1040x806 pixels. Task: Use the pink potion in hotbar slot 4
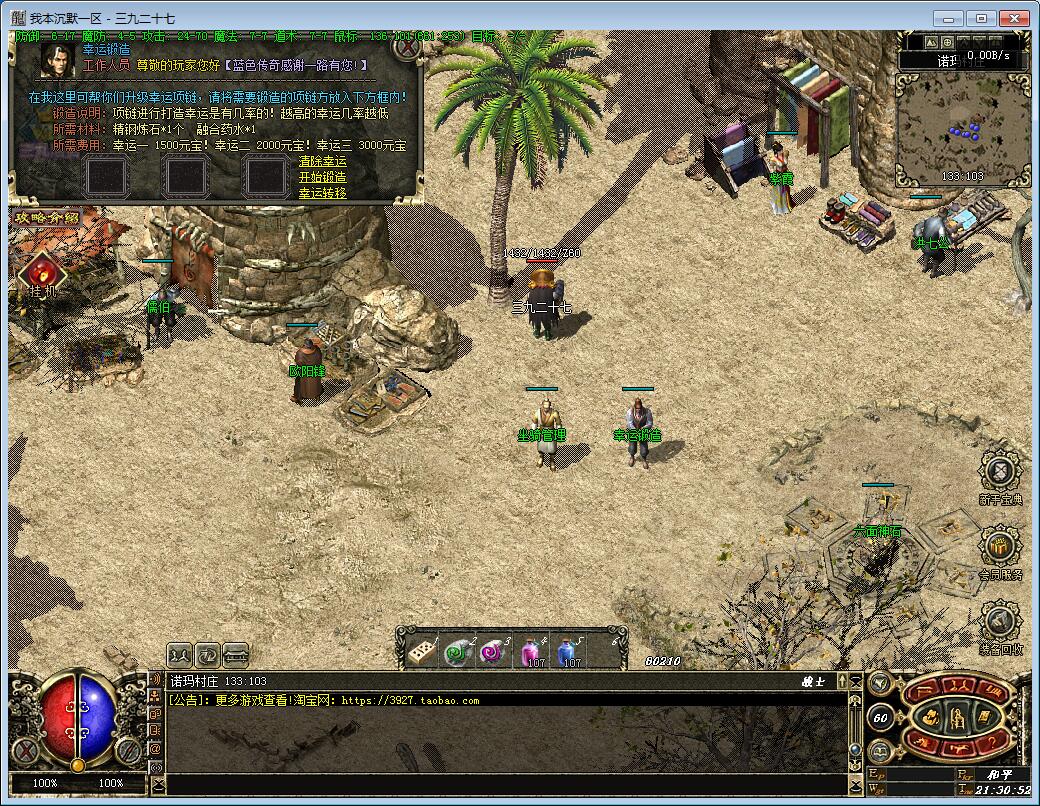coord(531,651)
